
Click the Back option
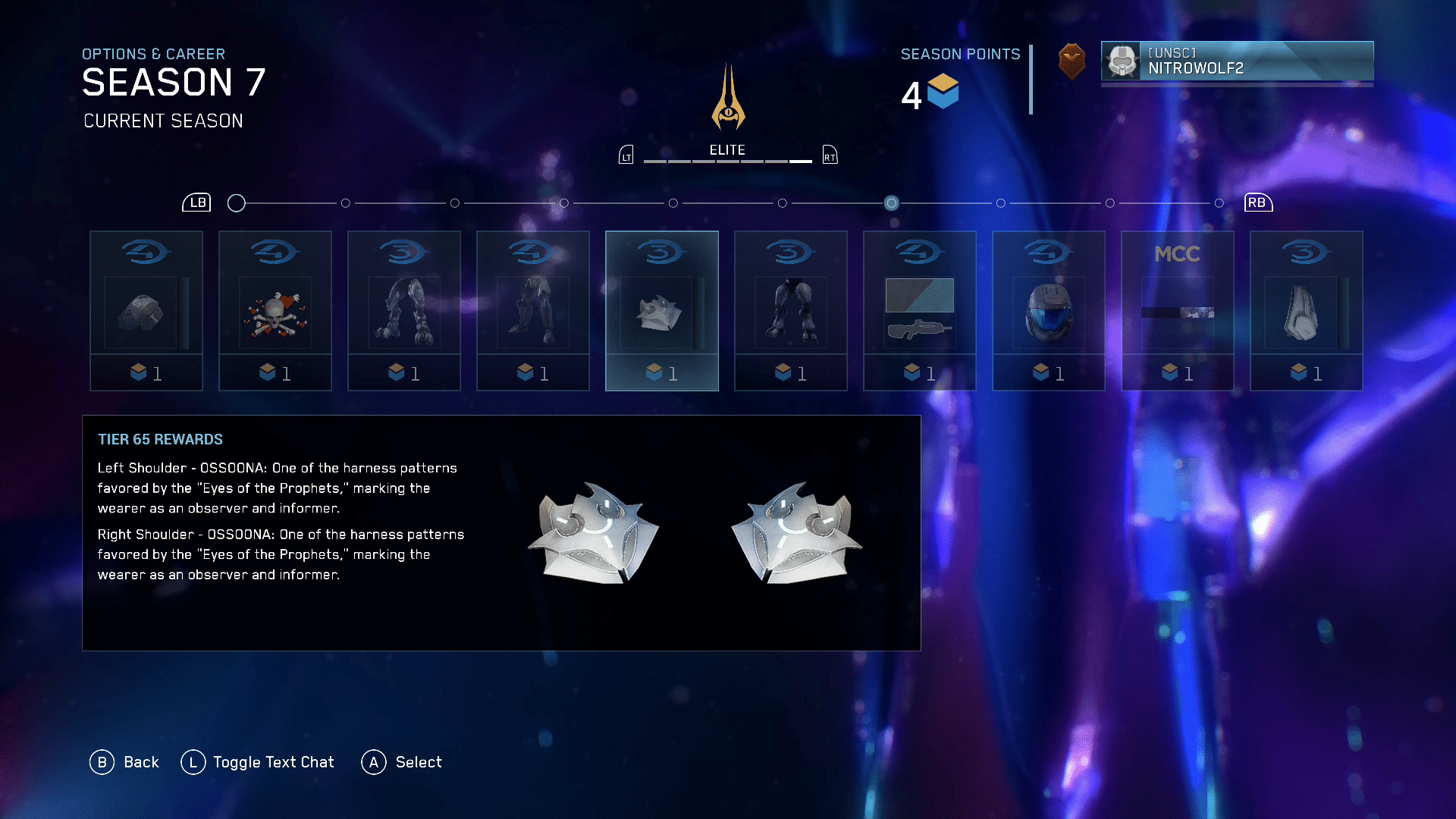(125, 762)
